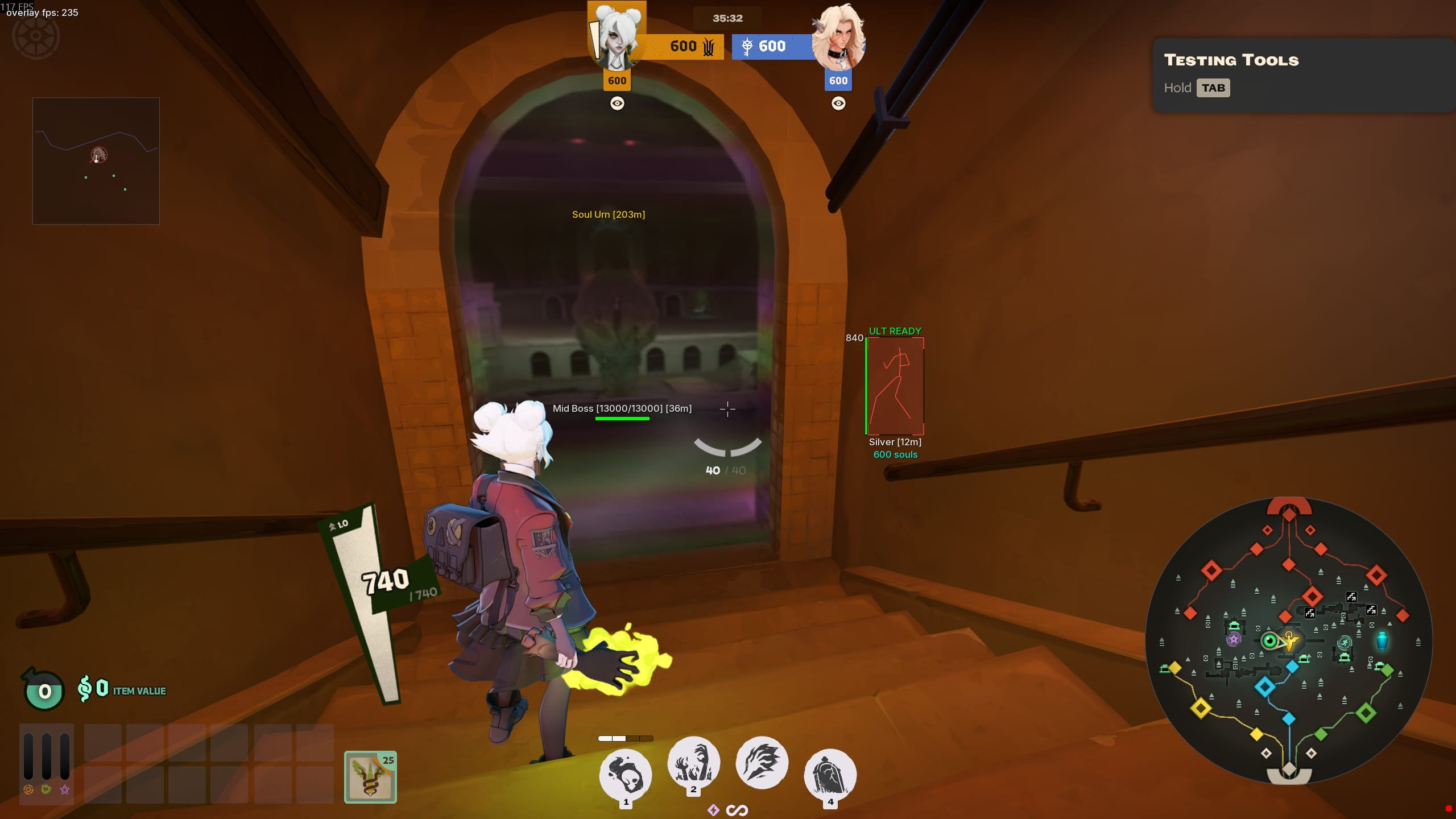Viewport: 1456px width, 819px height.
Task: Toggle the eye indicator under the orange team portrait
Action: (618, 104)
